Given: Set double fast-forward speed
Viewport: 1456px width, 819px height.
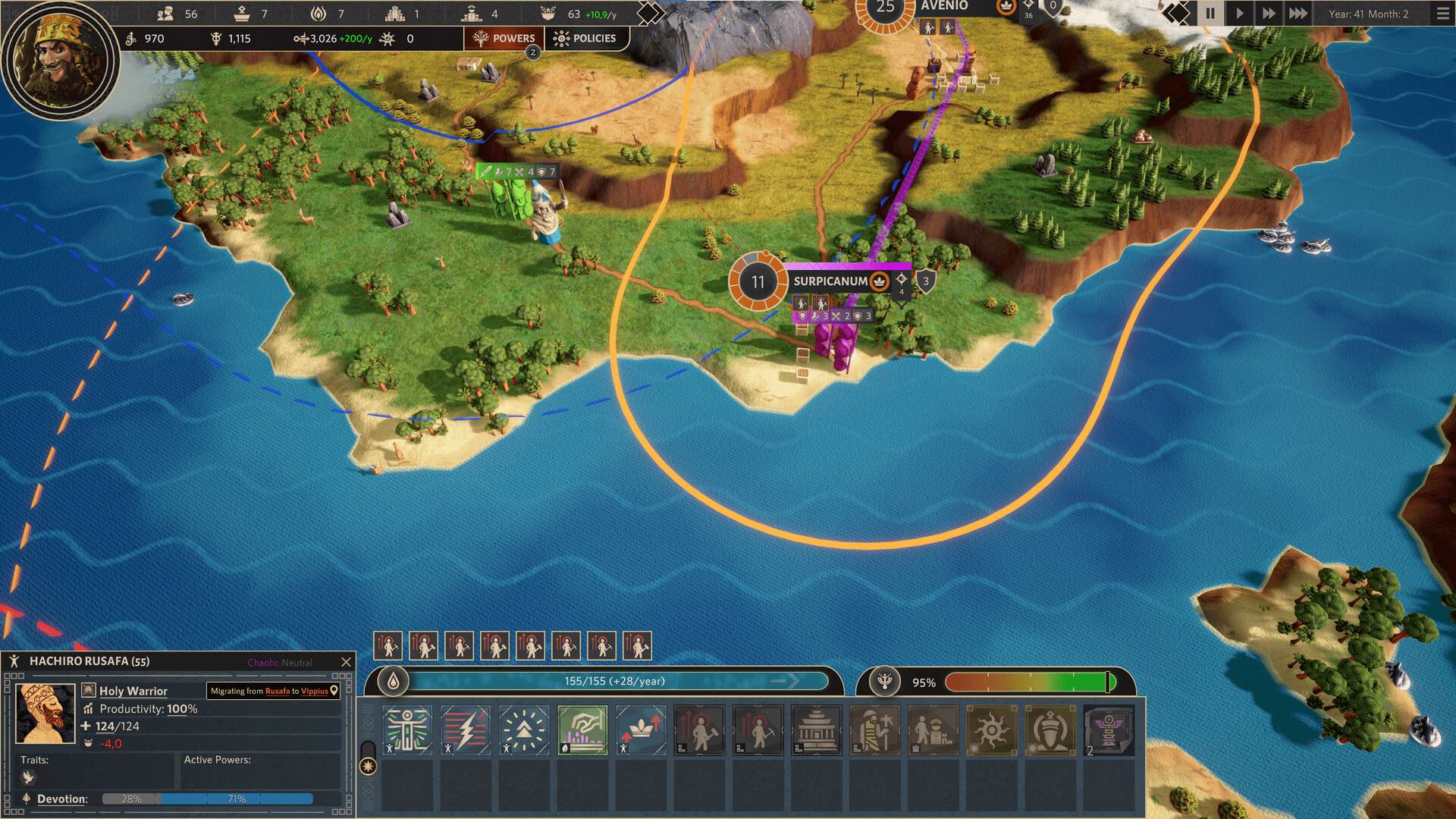Looking at the screenshot, I should 1268,14.
